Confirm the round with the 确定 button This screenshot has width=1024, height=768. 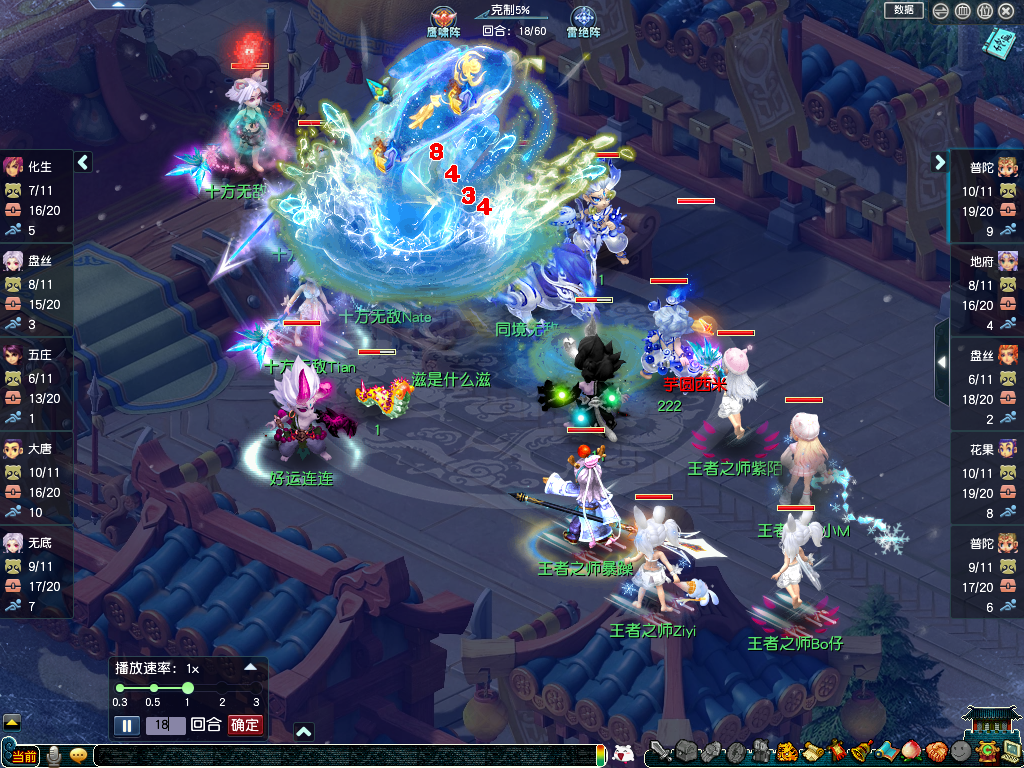click(245, 725)
